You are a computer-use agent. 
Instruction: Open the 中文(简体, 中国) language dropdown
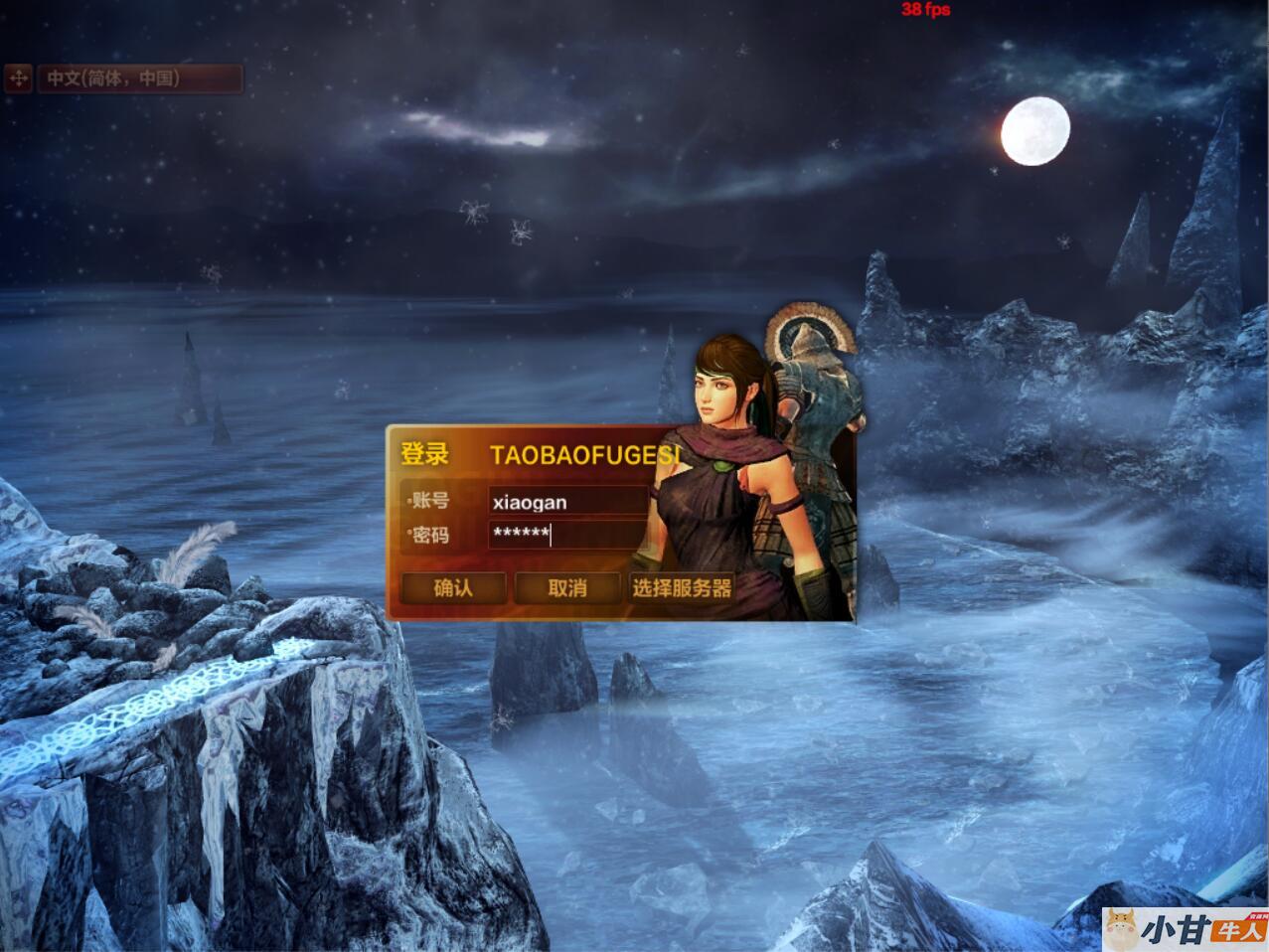coord(139,78)
